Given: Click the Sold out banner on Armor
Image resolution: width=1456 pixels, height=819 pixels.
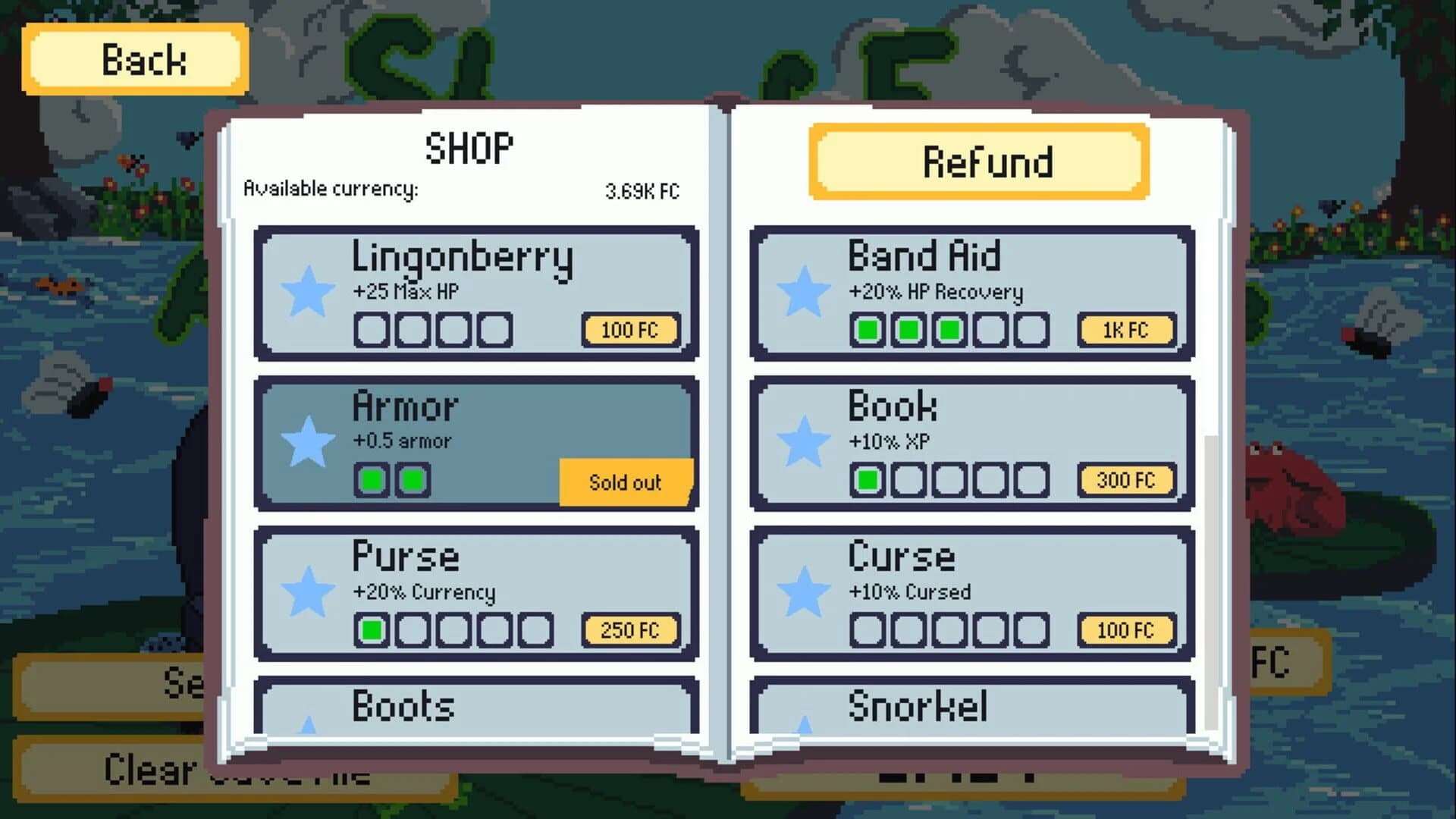Looking at the screenshot, I should (x=625, y=482).
